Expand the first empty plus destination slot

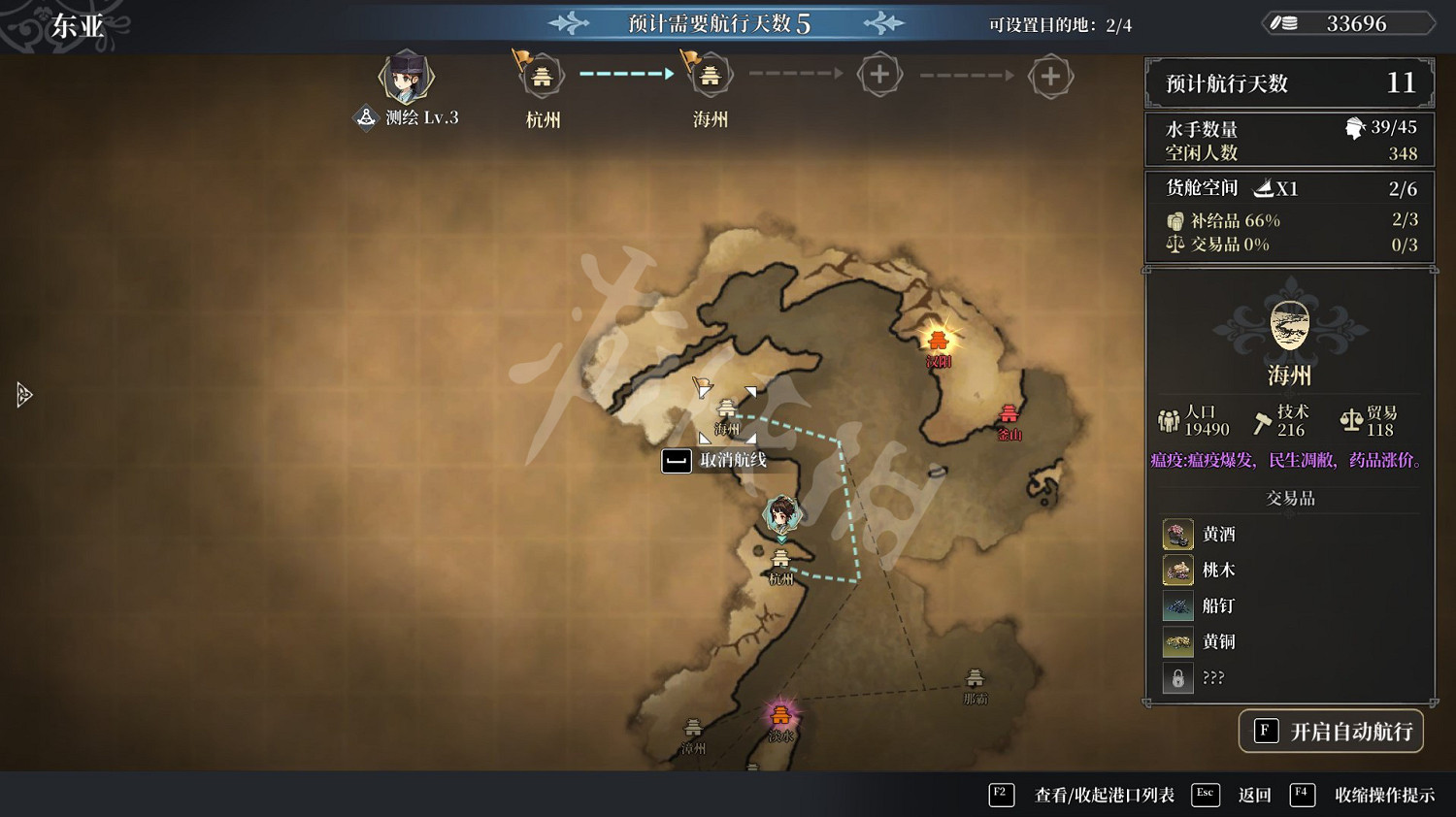[880, 74]
